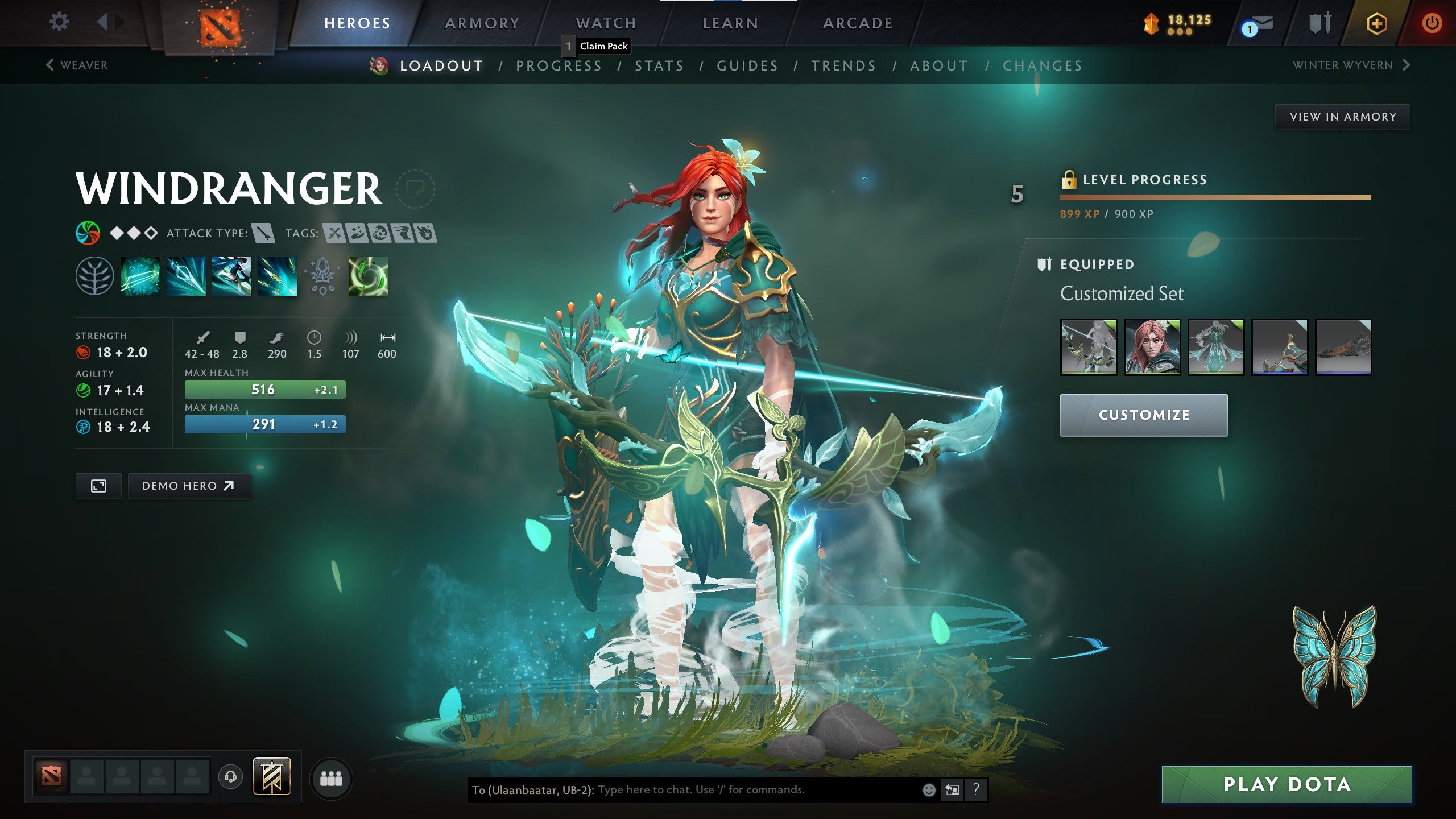
Task: Open the settings gear icon
Action: [x=59, y=22]
